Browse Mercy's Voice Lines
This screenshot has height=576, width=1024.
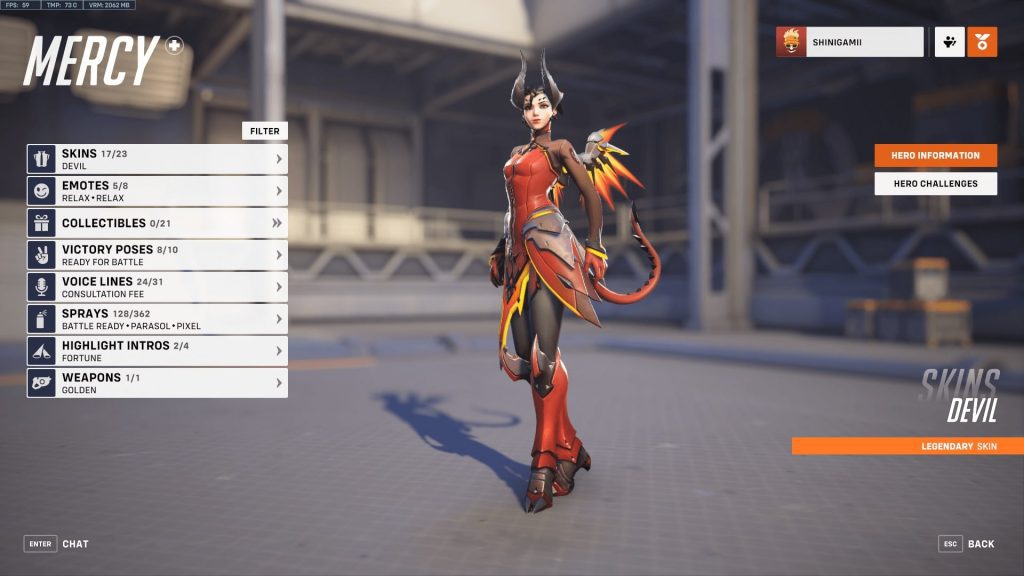[x=157, y=287]
